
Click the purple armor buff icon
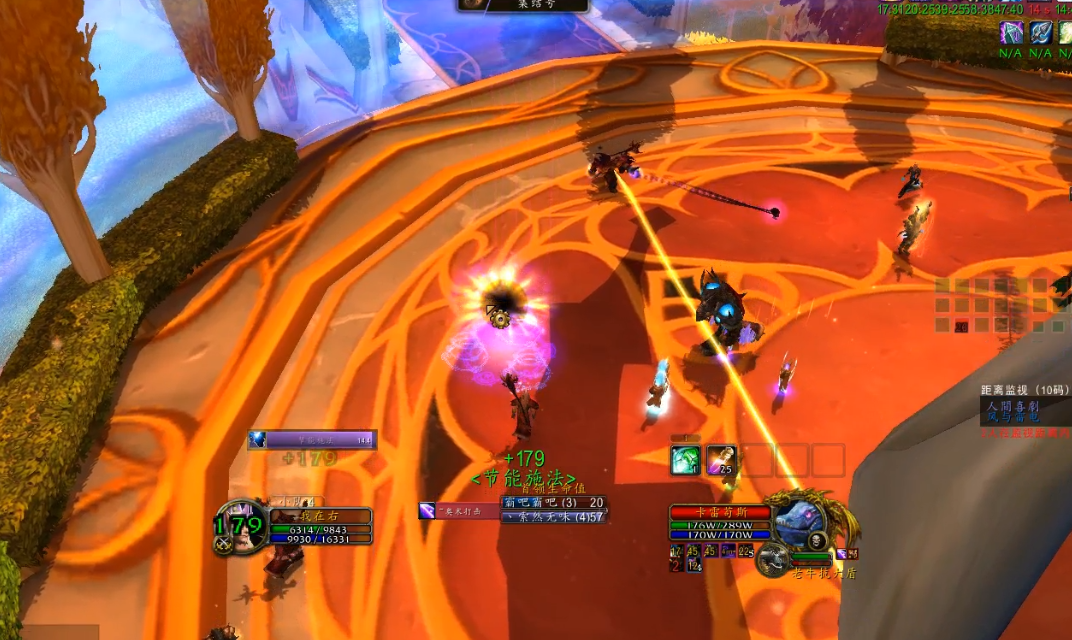pos(1013,32)
